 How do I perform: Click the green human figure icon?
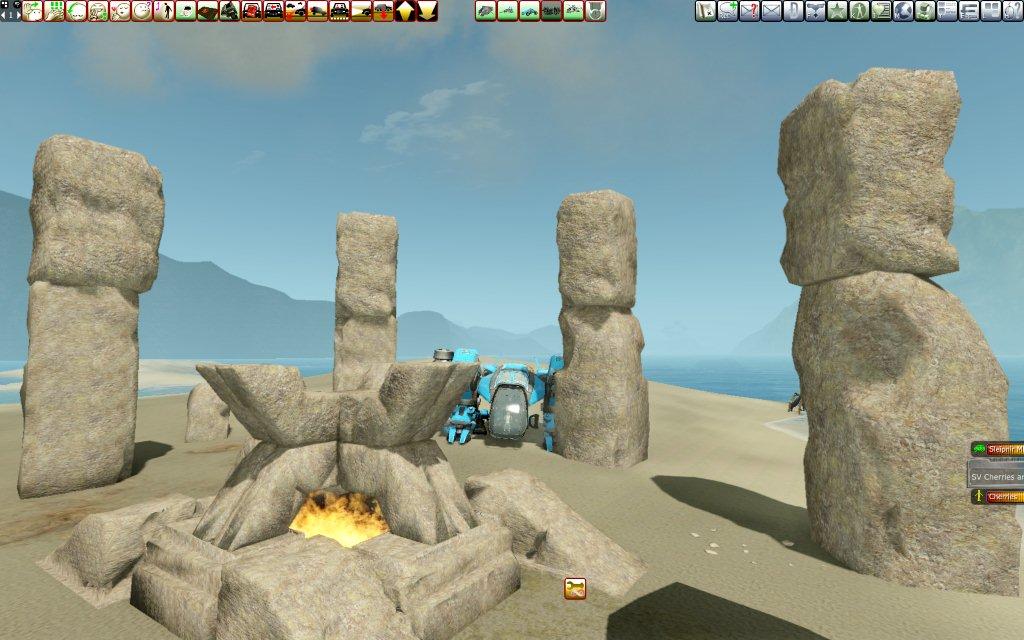(859, 11)
